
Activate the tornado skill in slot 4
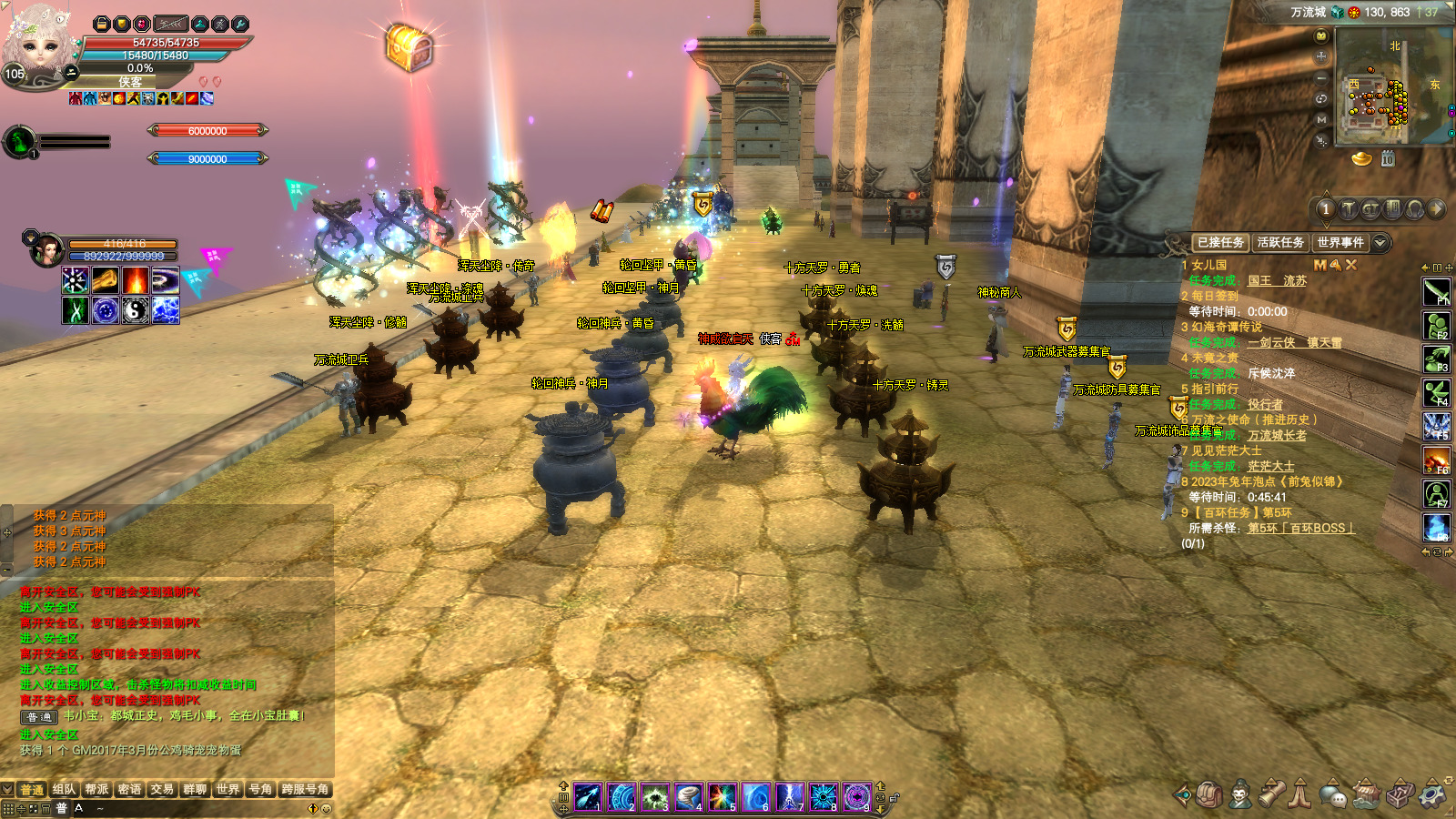689,797
